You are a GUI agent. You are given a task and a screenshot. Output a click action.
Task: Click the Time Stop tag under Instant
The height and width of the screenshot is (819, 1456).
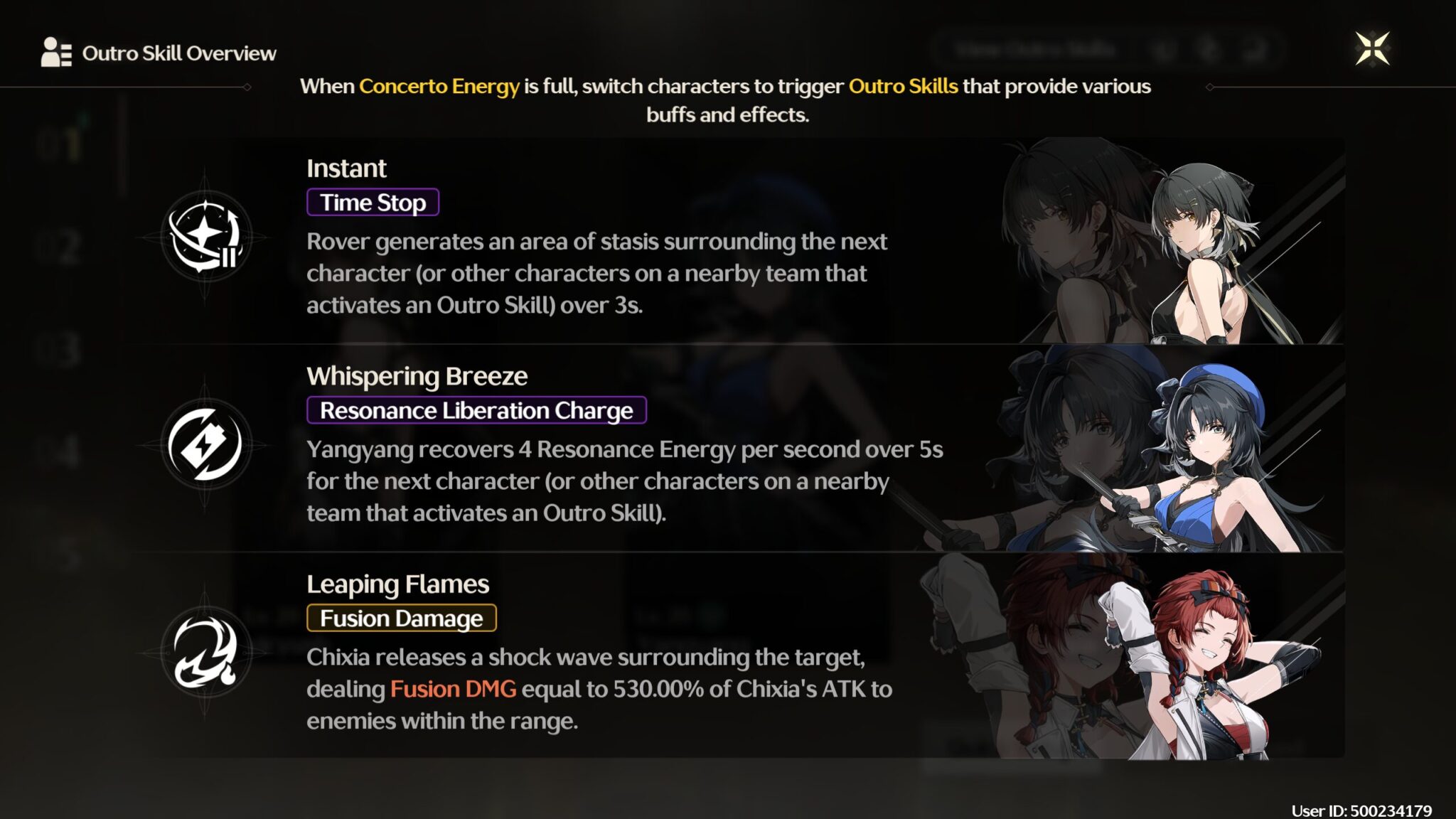coord(373,202)
